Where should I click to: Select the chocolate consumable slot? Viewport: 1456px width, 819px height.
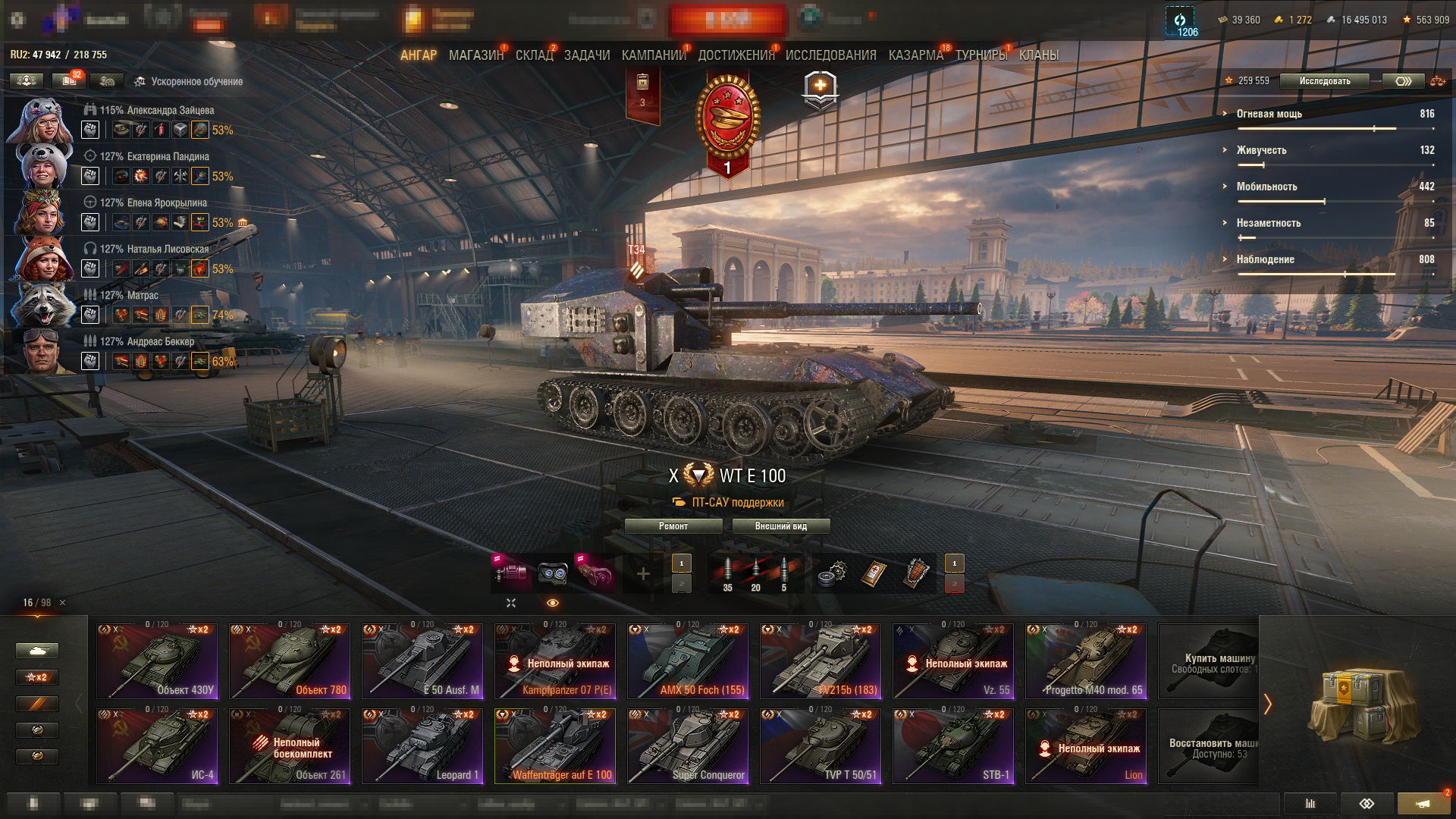[x=915, y=574]
